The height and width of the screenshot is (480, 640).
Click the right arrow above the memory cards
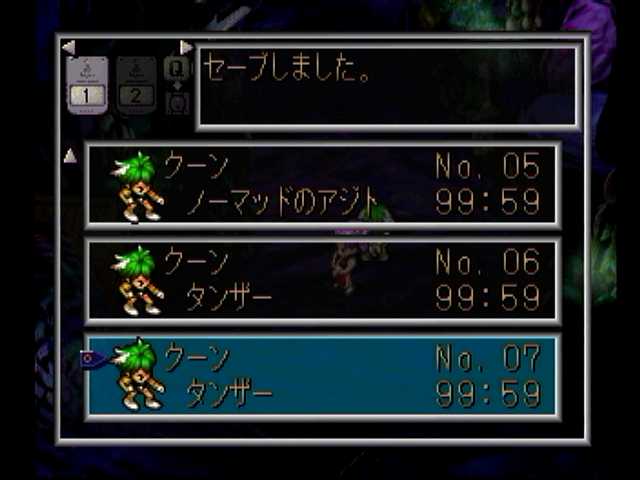[186, 47]
